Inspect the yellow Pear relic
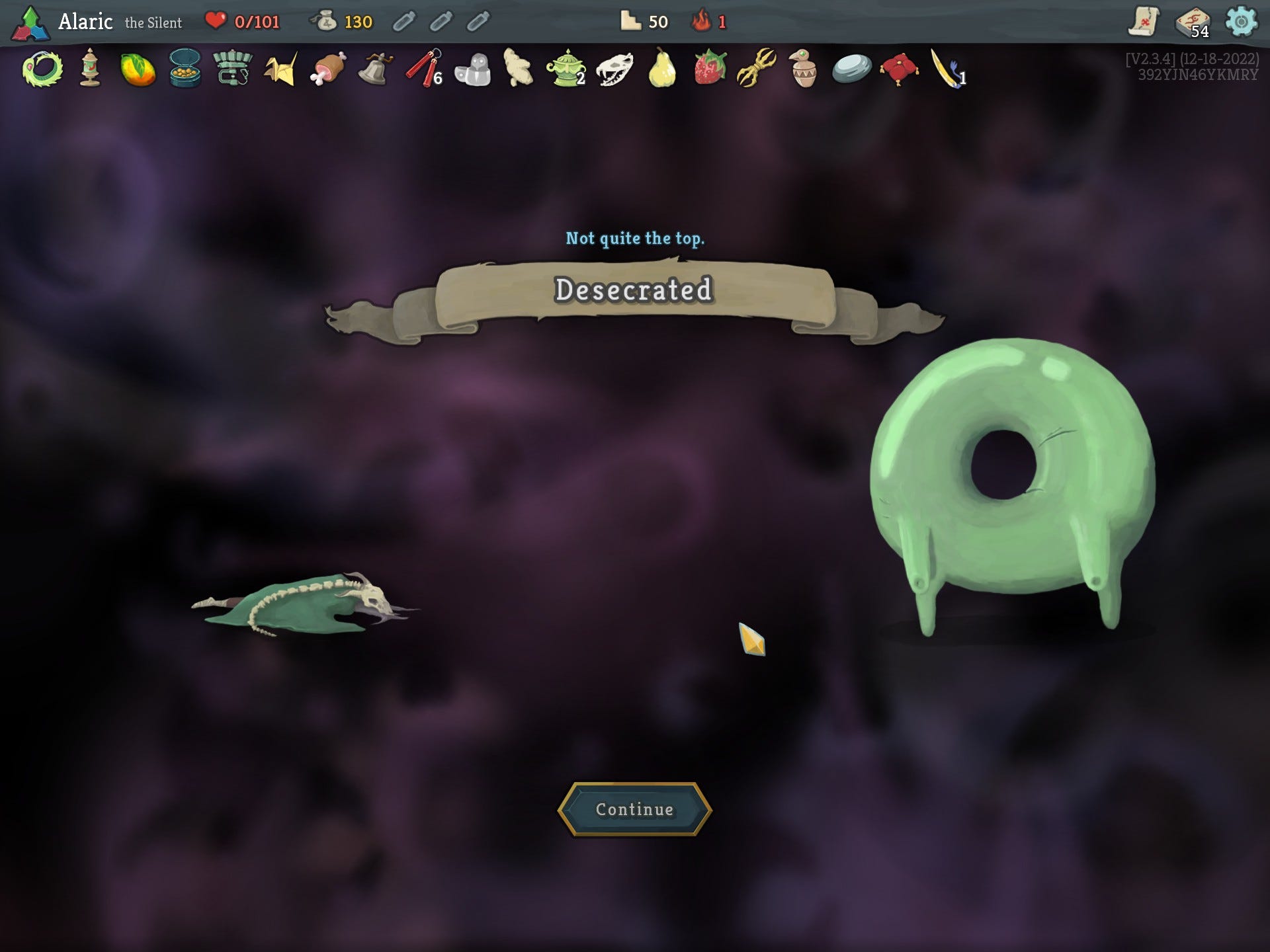Viewport: 1270px width, 952px height. click(661, 69)
